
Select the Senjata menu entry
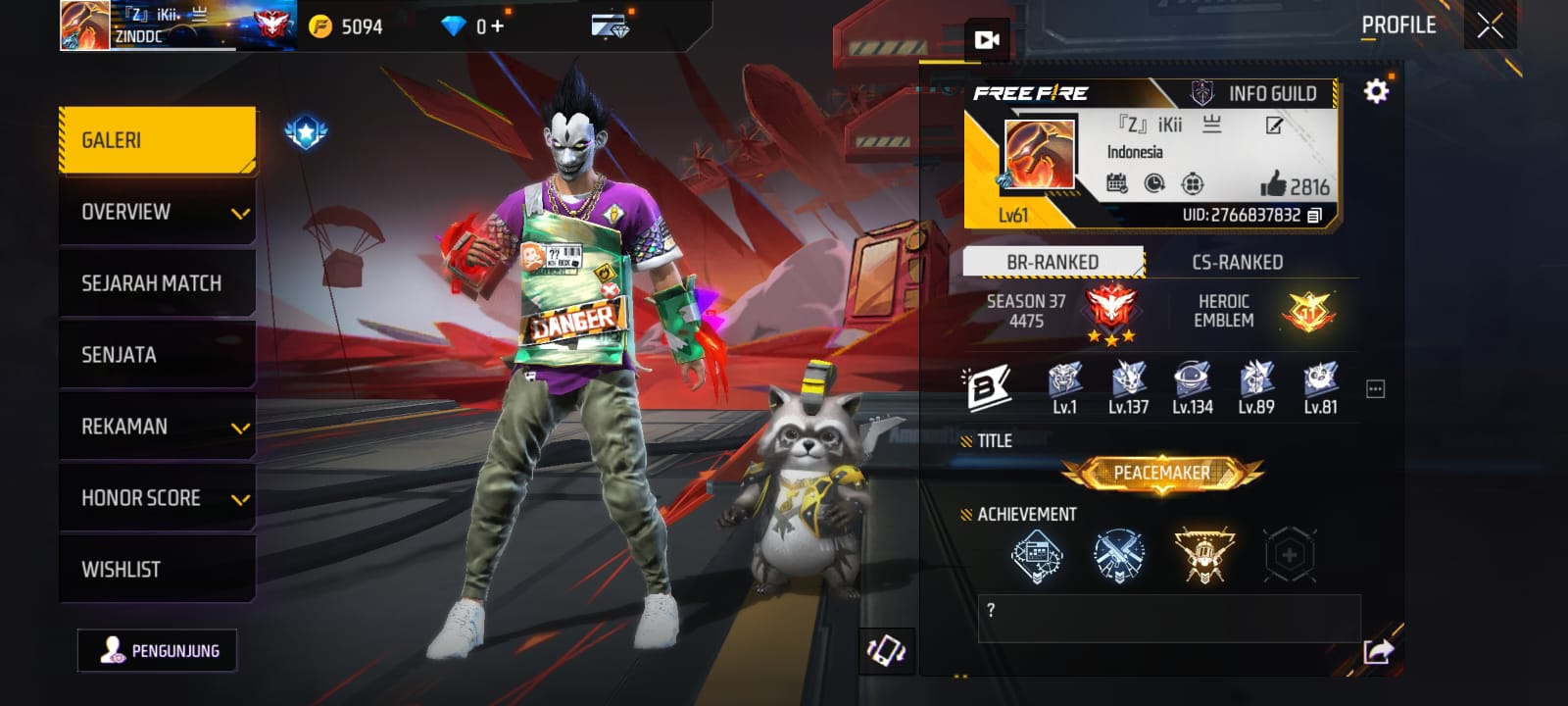157,355
